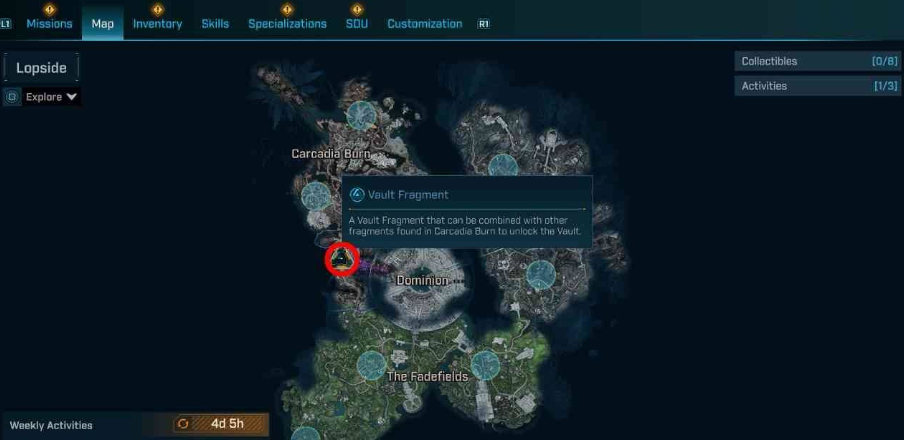
Task: Click the Lopside region button
Action: (41, 67)
